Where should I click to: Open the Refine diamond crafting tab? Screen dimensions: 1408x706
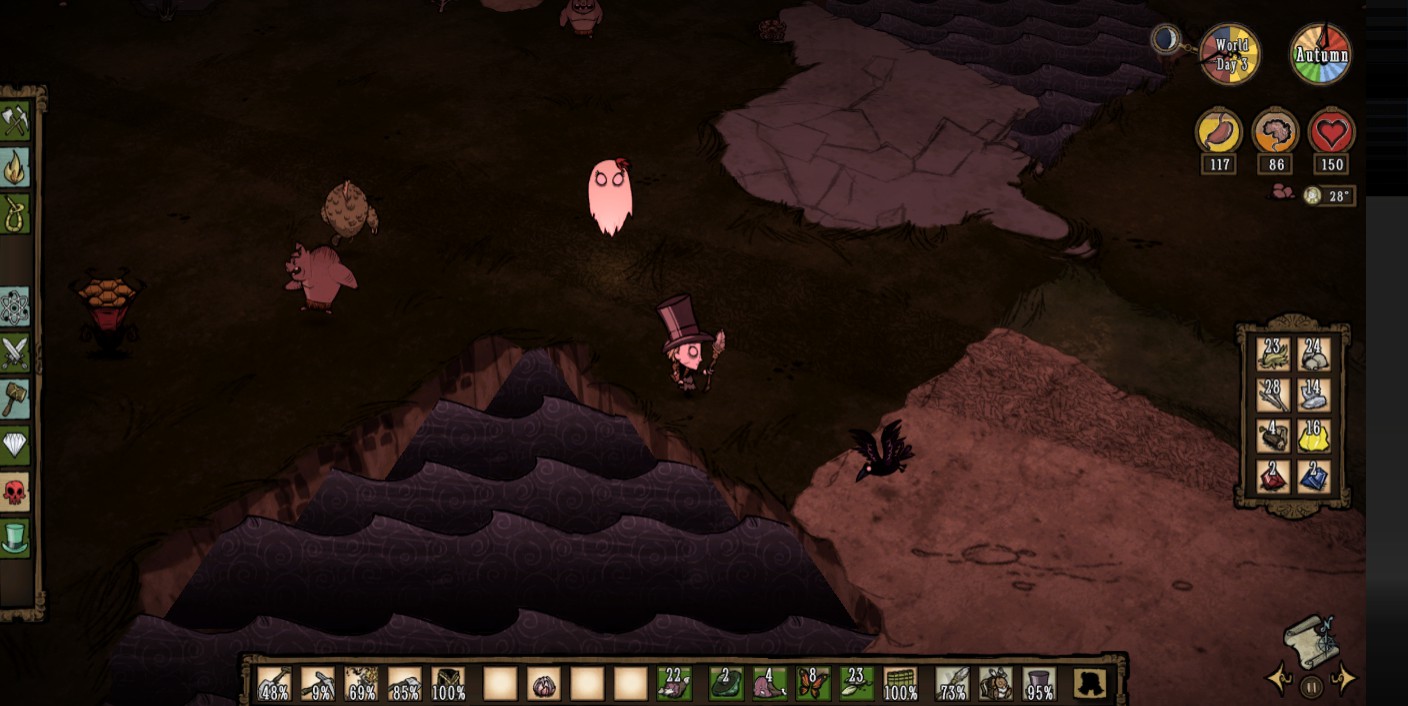tap(15, 445)
